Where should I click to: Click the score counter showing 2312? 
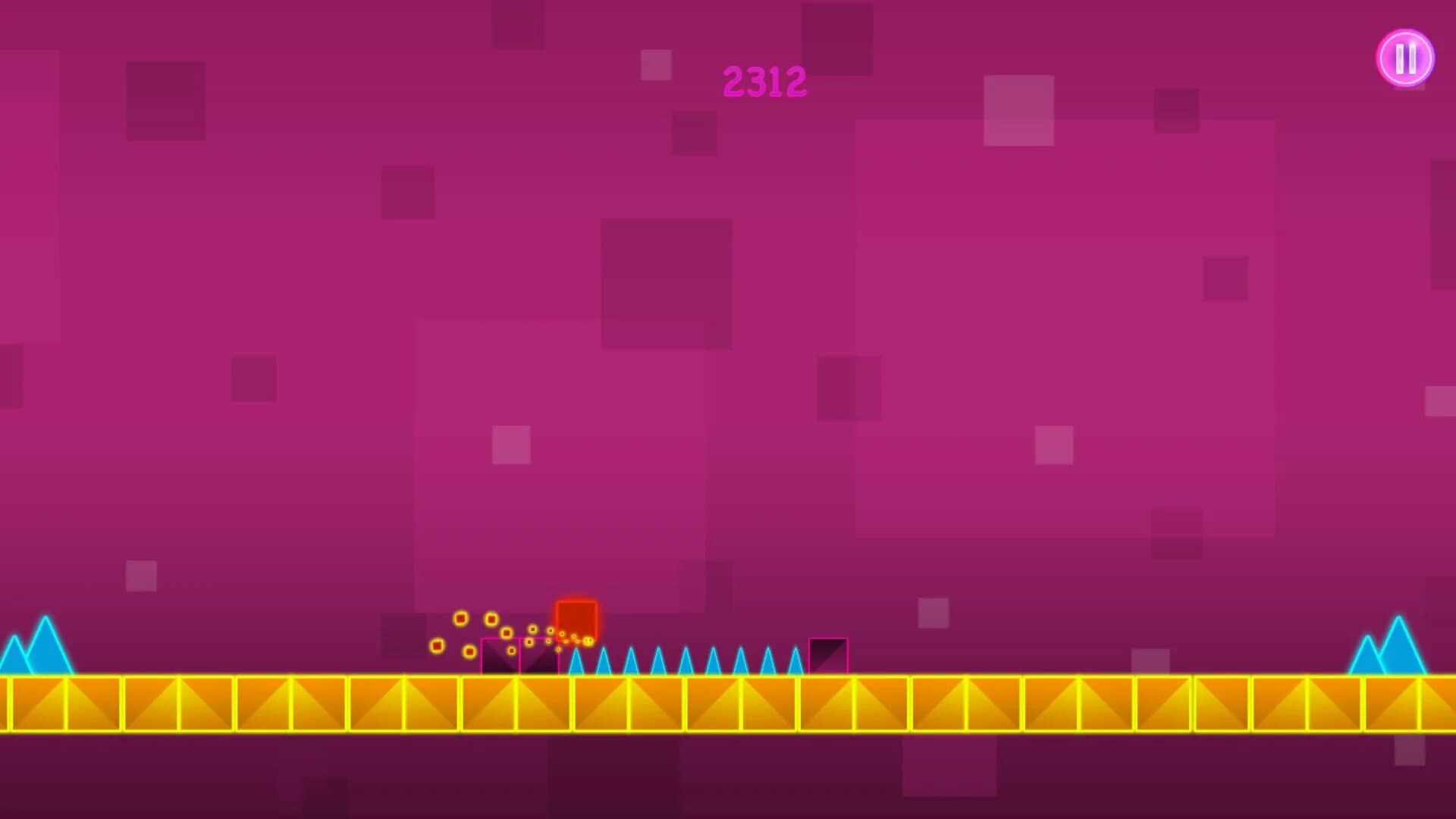(766, 81)
